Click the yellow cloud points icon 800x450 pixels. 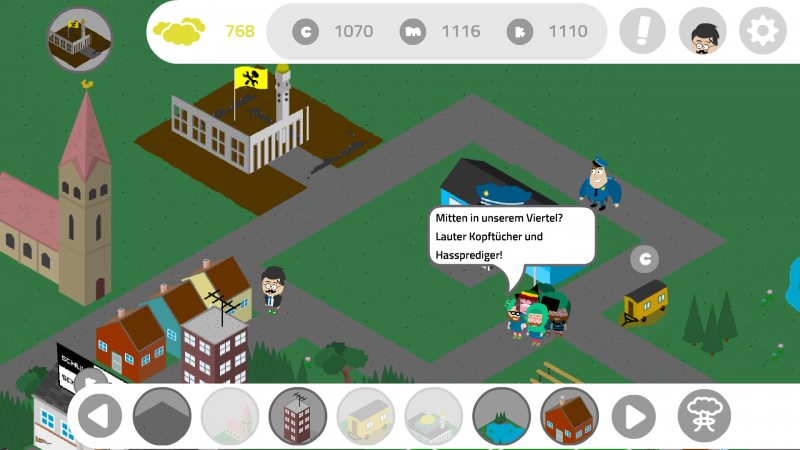(x=179, y=31)
